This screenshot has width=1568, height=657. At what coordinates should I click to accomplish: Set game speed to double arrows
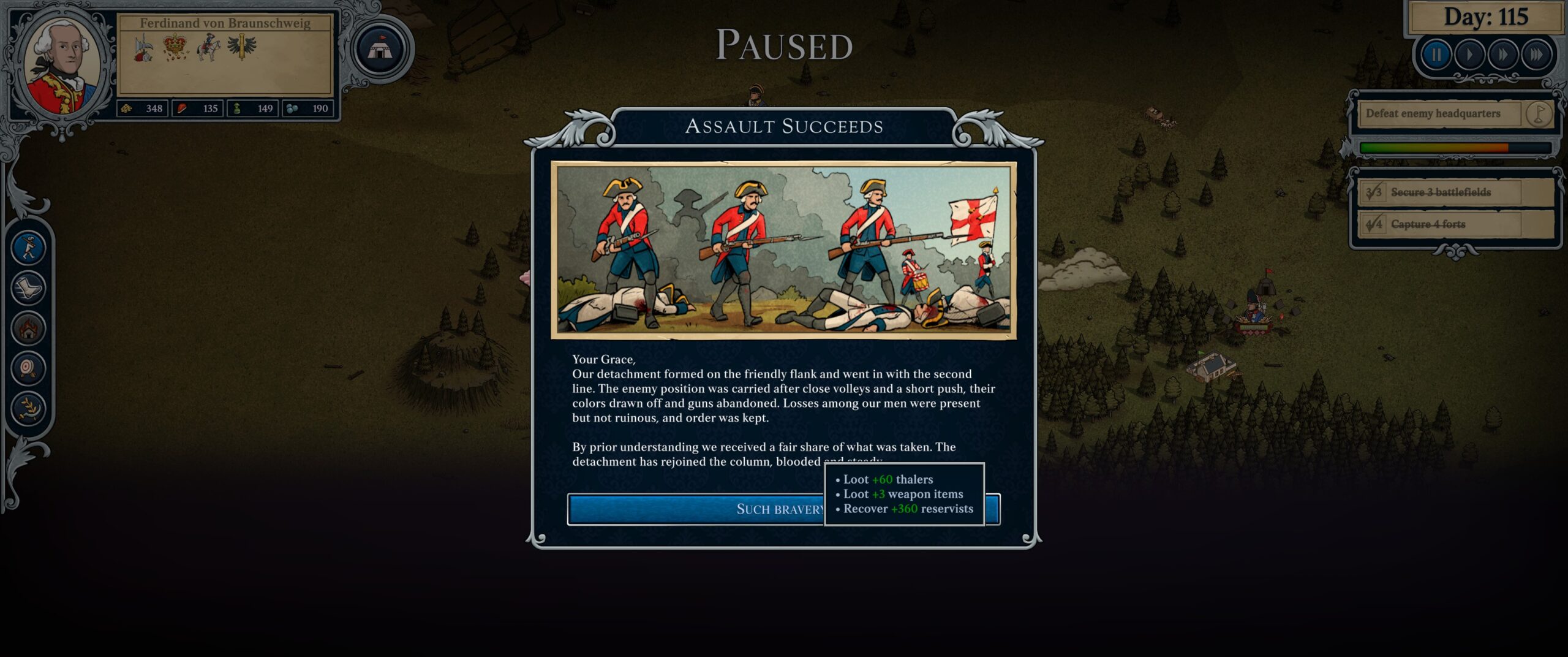point(1502,55)
